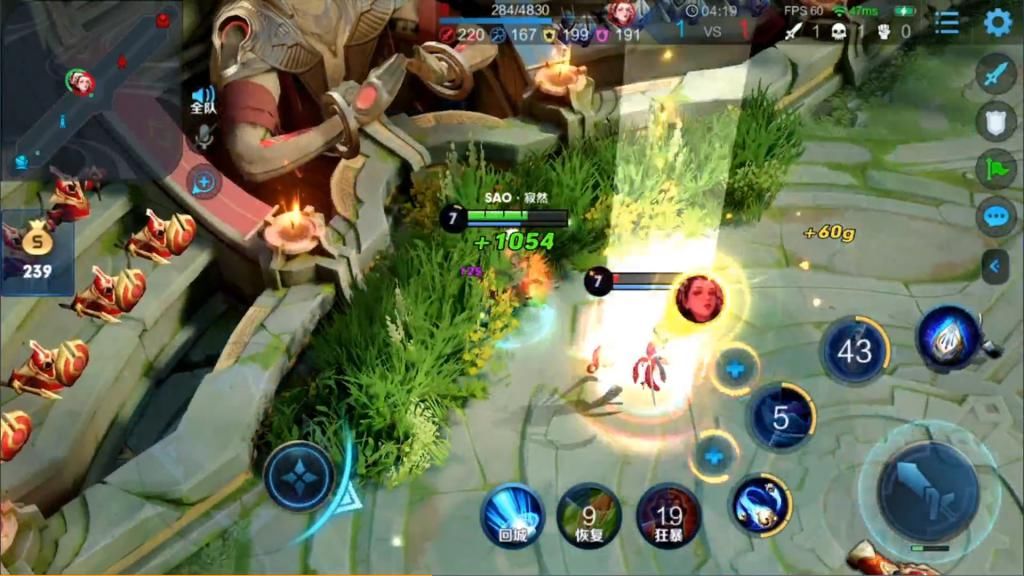Image resolution: width=1024 pixels, height=576 pixels.
Task: Cast the skill showing cooldown 5
Action: 781,418
